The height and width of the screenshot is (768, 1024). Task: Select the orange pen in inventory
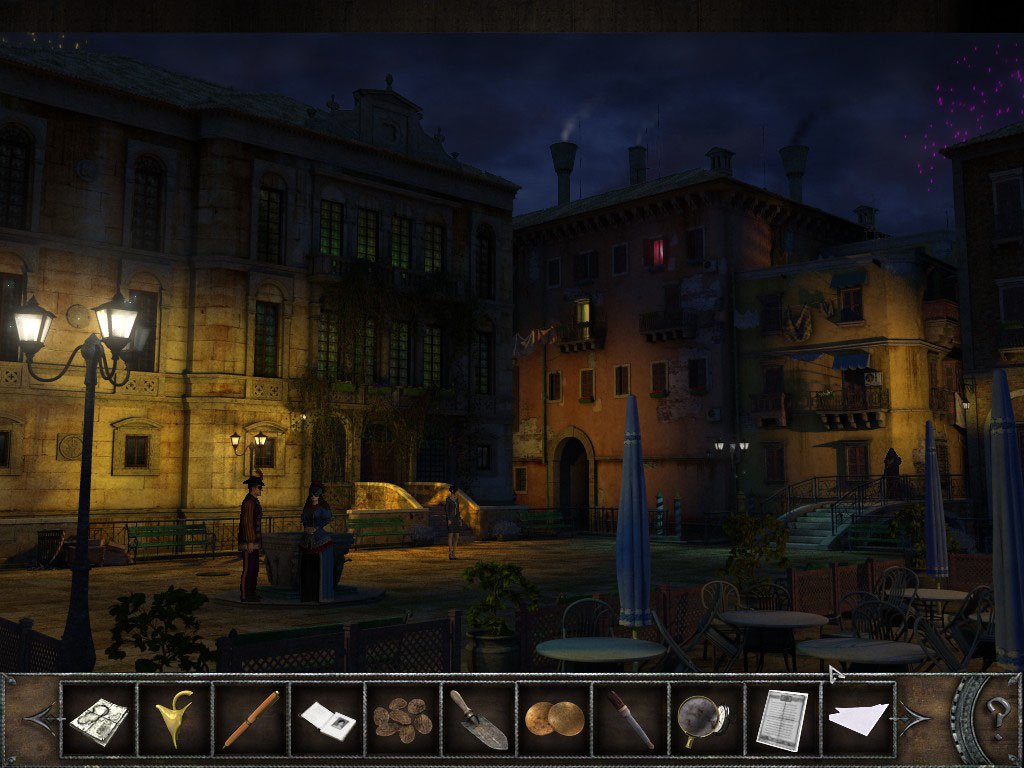pyautogui.click(x=250, y=718)
